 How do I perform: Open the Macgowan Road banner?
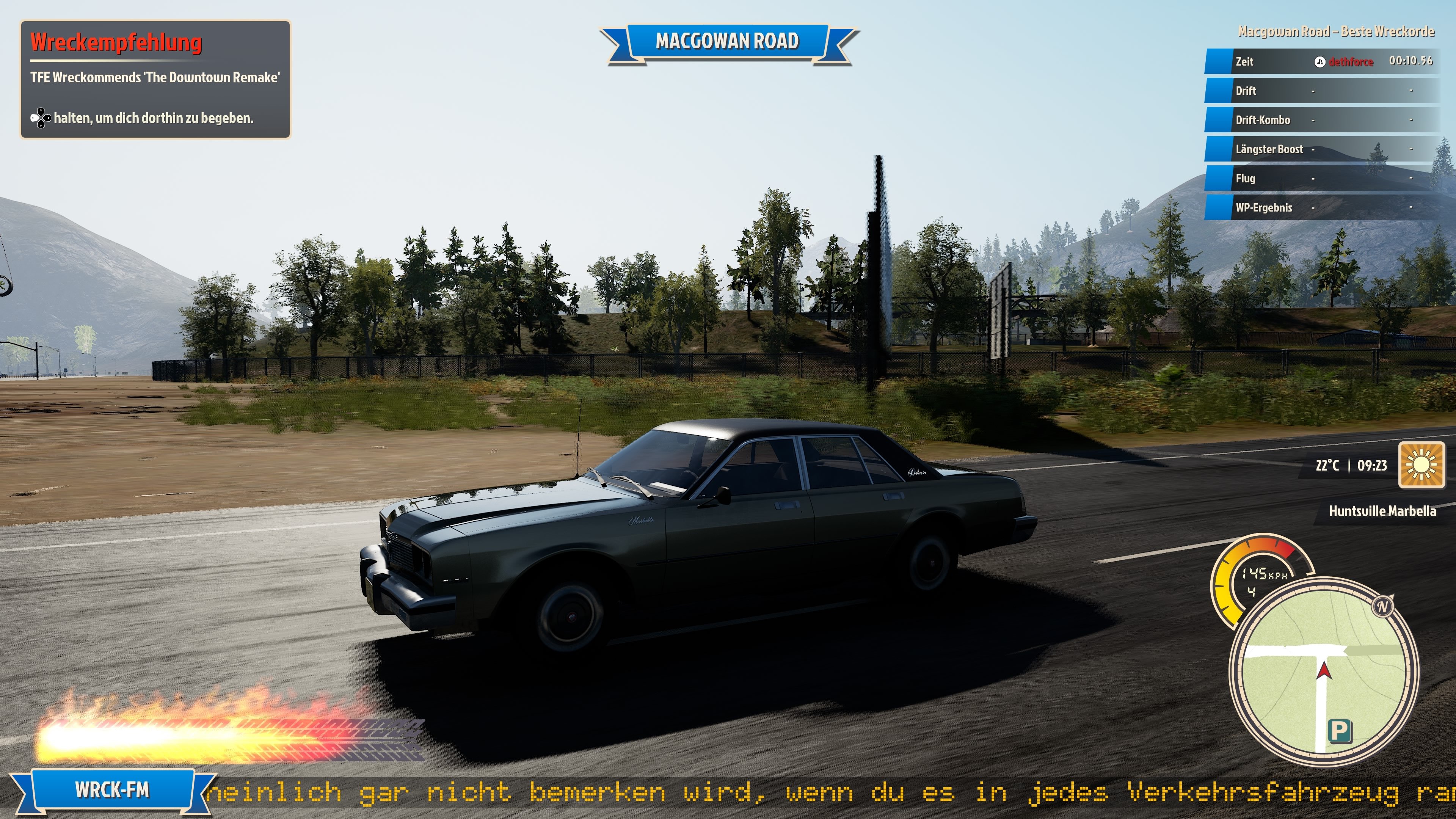coord(728,41)
